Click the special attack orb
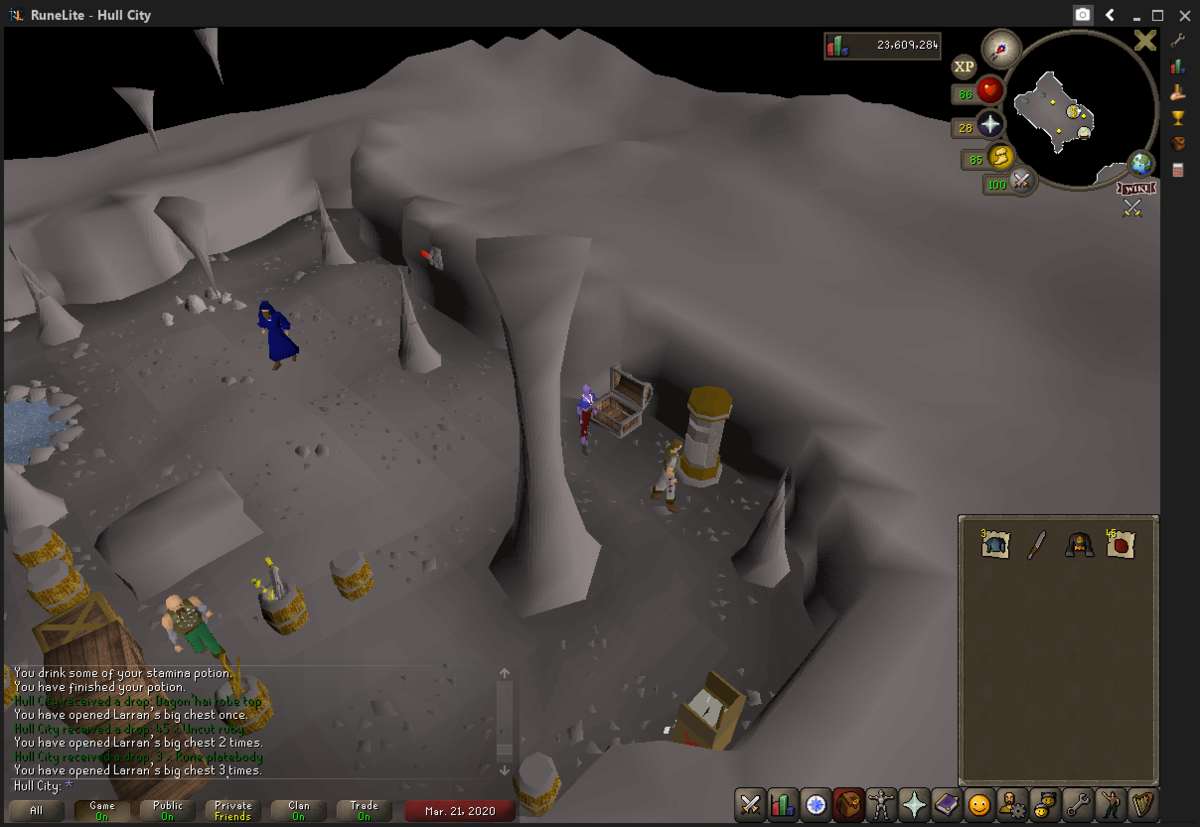 1021,181
